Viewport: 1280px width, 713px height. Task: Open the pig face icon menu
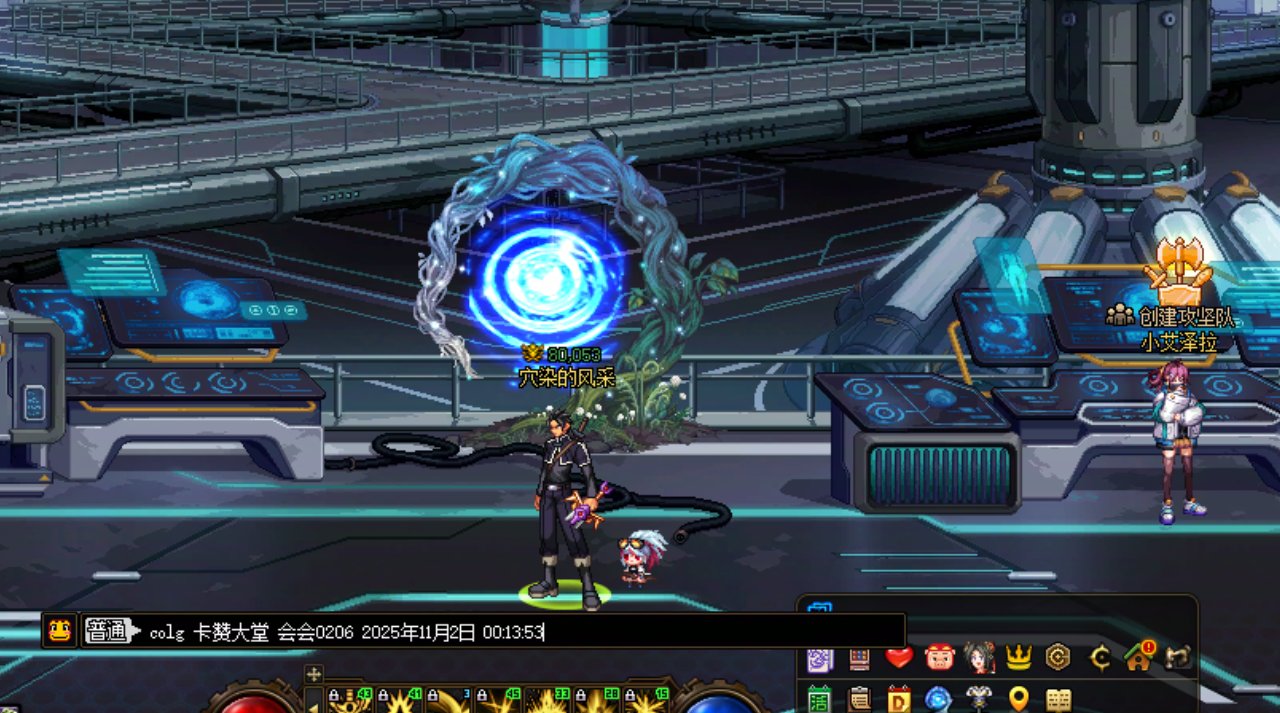tap(939, 658)
